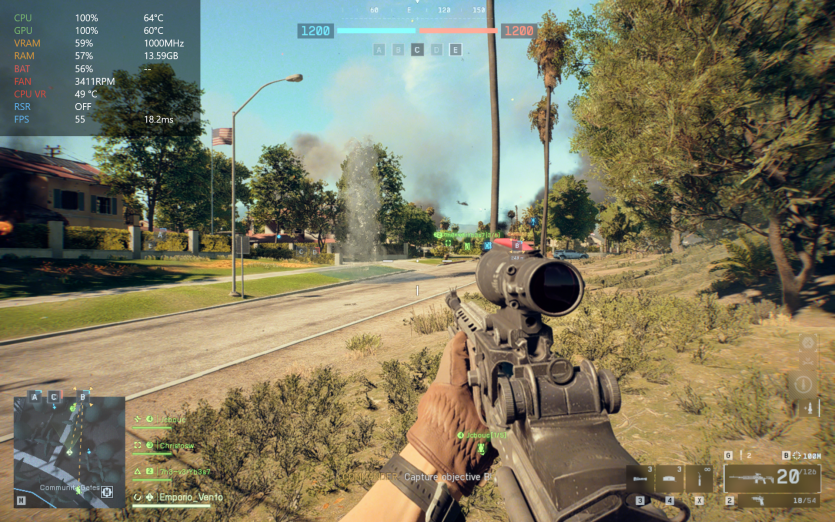Click objective C marker on the minimap
This screenshot has height=522, width=835.
tap(54, 397)
